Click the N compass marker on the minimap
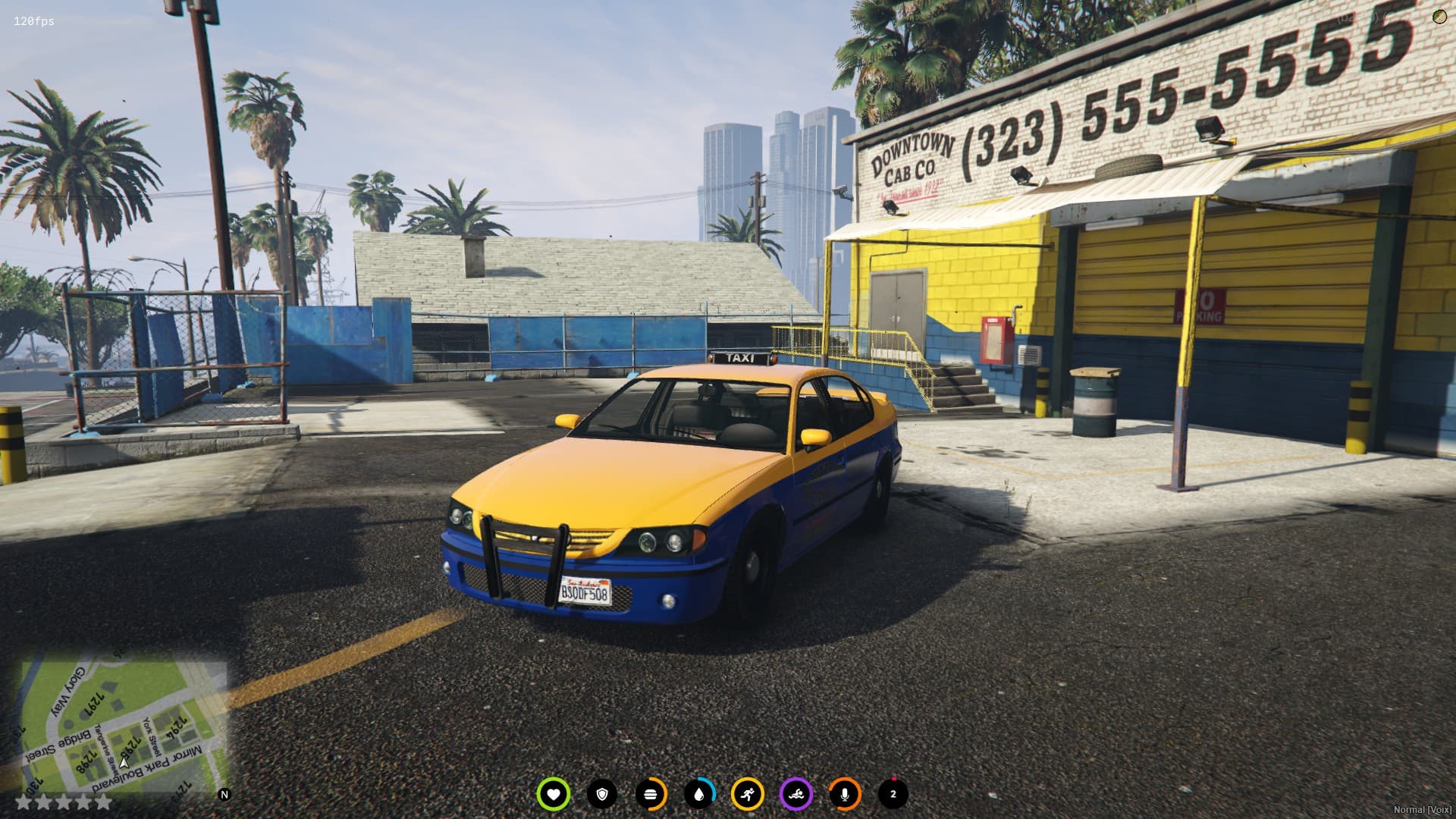The width and height of the screenshot is (1456, 819). (x=224, y=793)
